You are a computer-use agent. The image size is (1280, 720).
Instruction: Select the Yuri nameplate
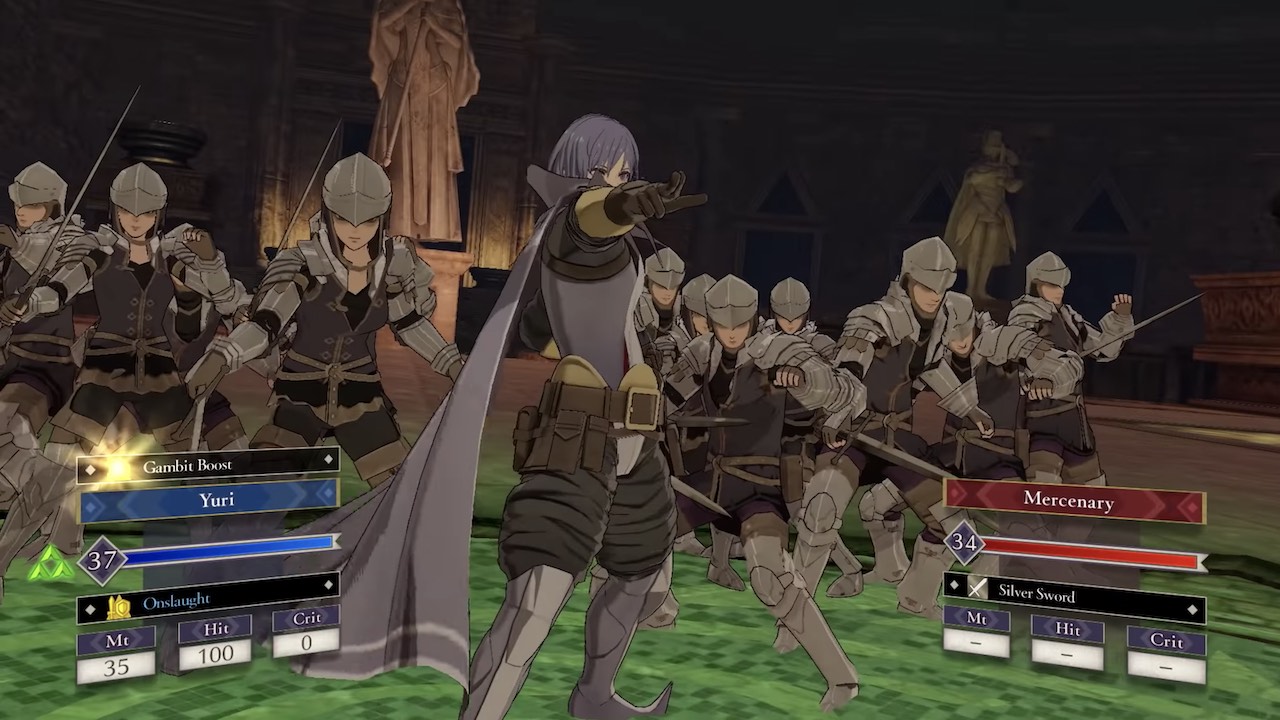click(216, 501)
